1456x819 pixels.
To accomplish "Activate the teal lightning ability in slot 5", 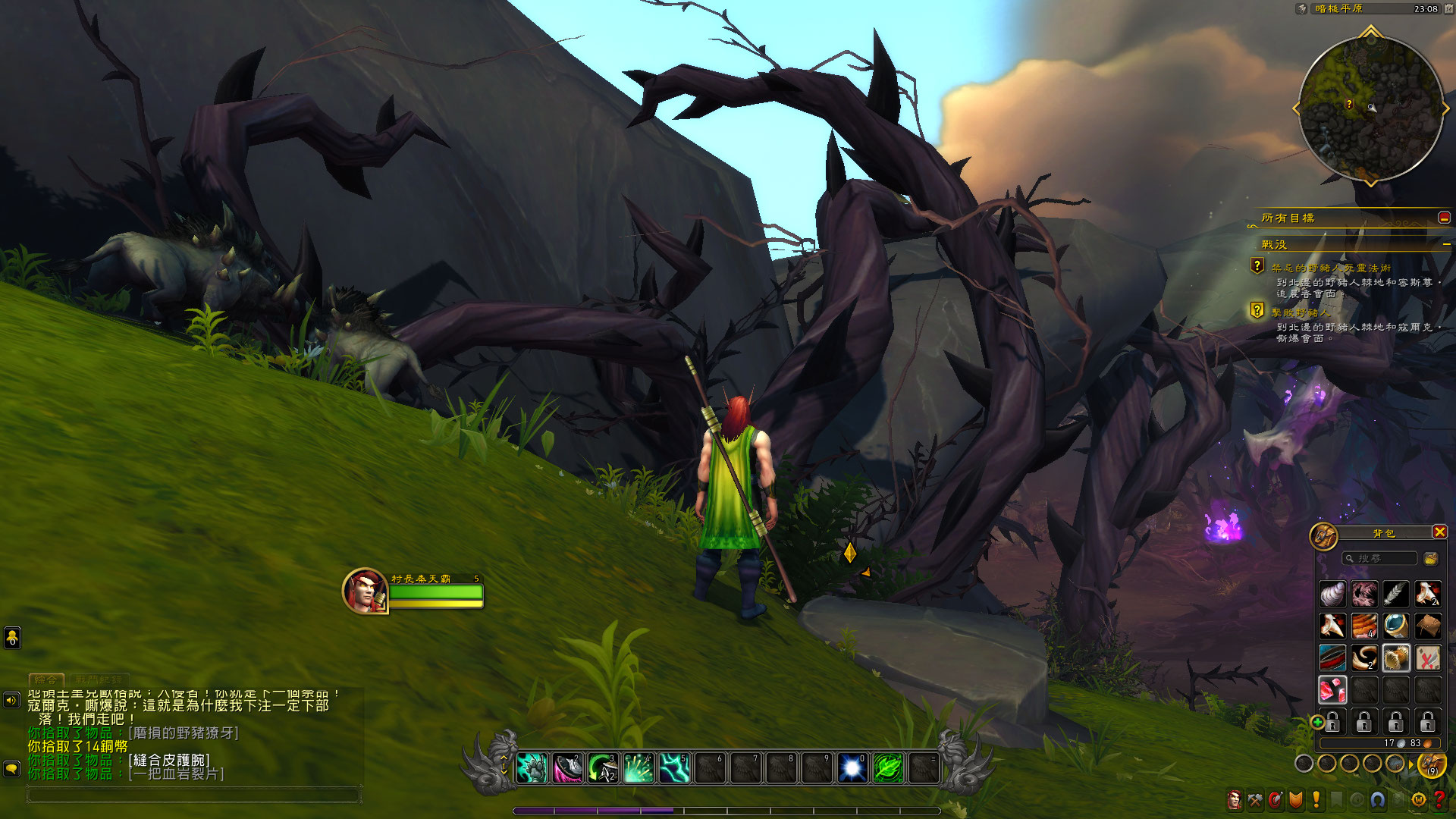I will (674, 768).
